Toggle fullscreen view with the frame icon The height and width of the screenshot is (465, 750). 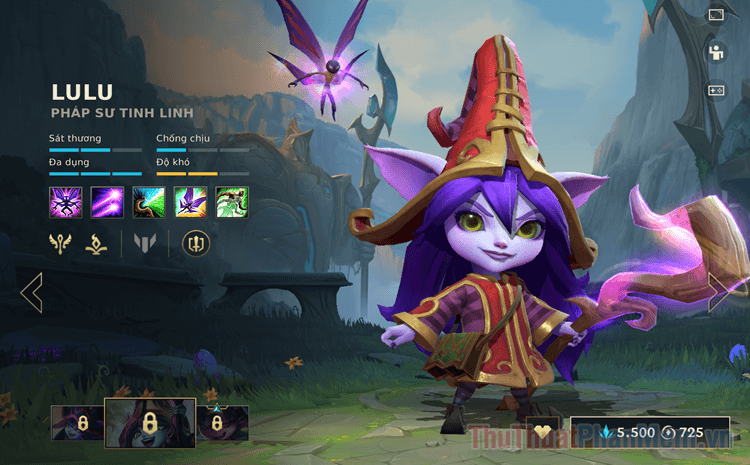[716, 15]
